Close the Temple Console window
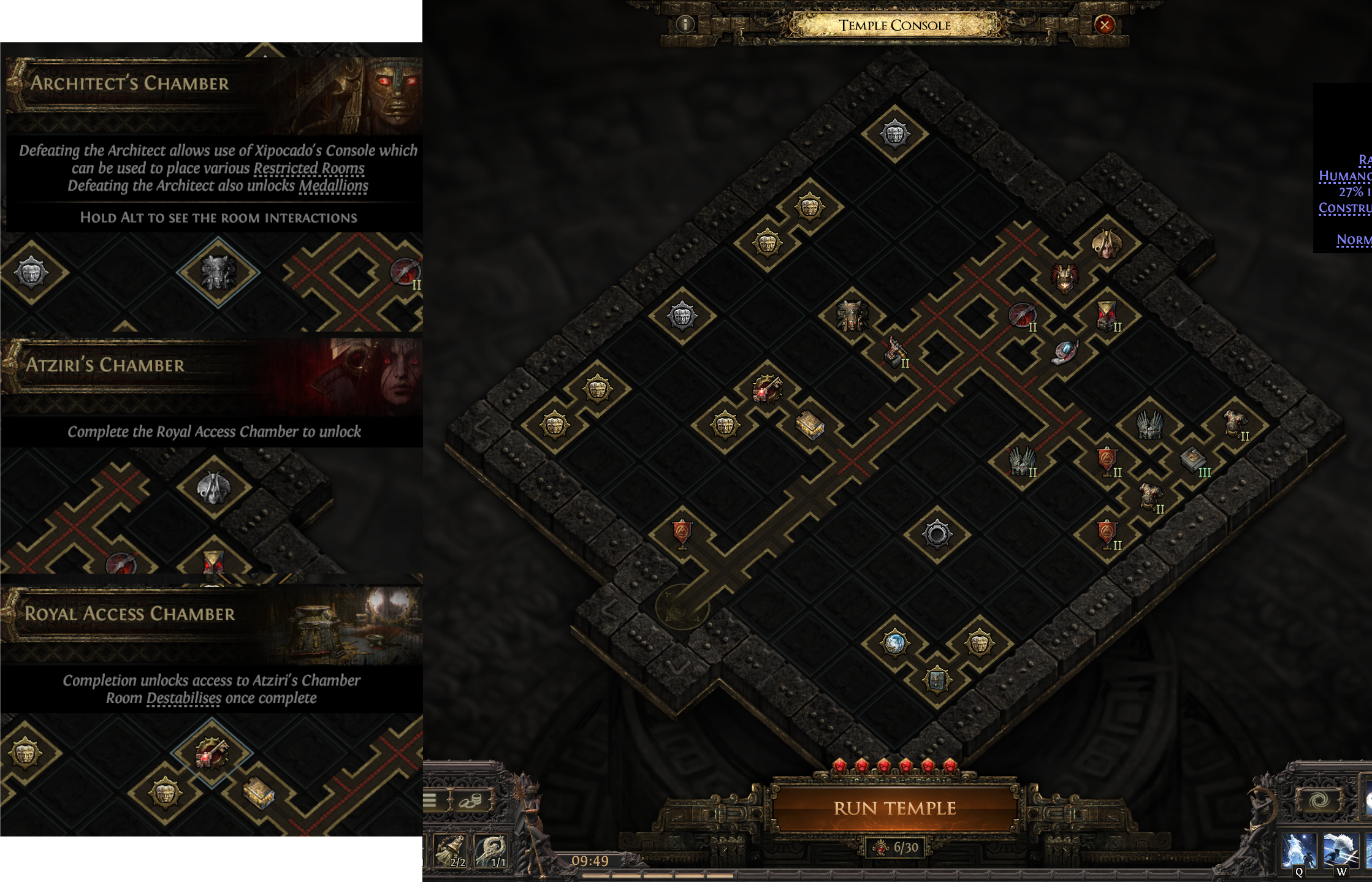The image size is (1372, 882). [x=1104, y=25]
